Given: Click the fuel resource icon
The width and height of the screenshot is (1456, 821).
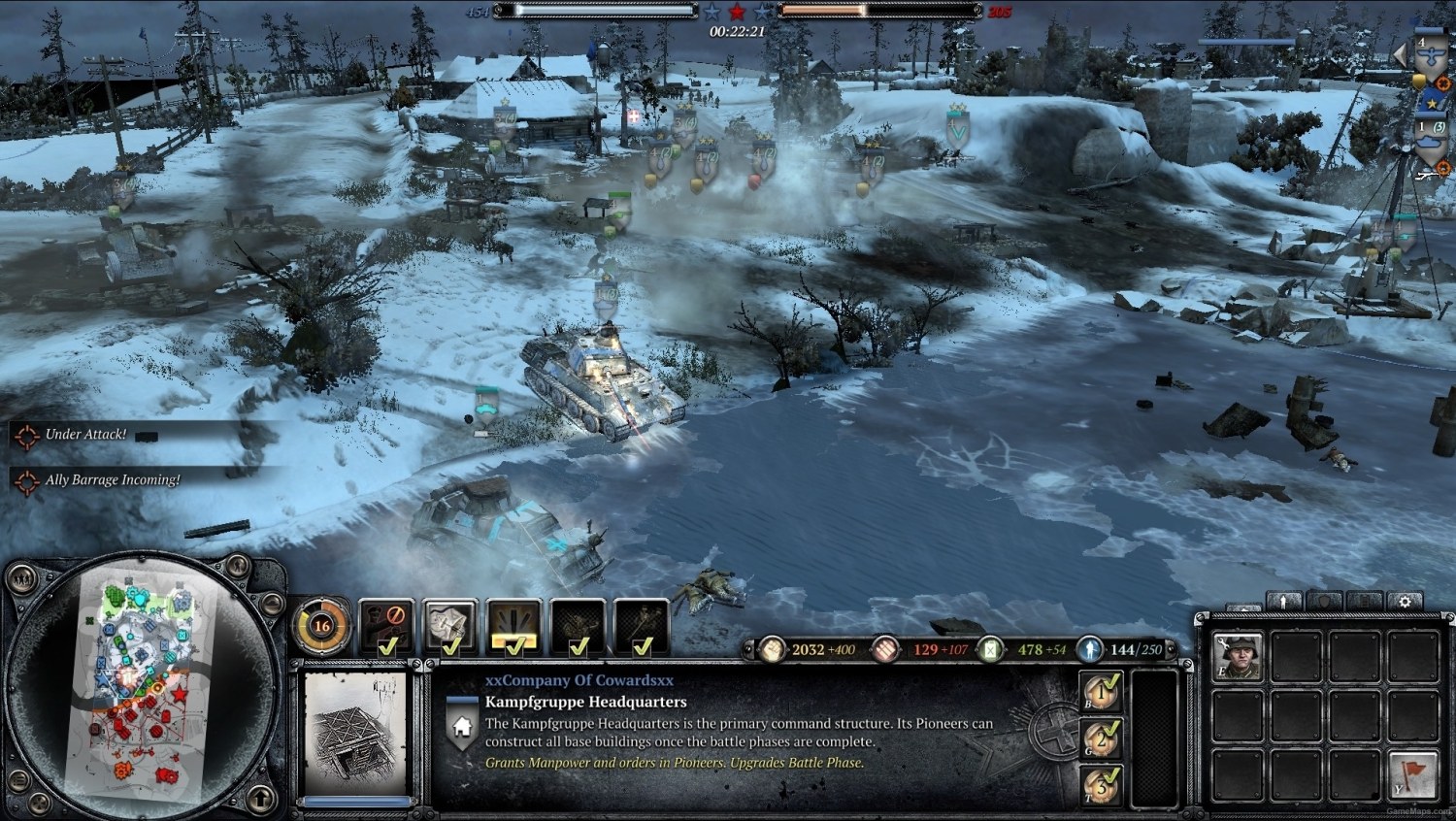Looking at the screenshot, I should pyautogui.click(x=992, y=648).
